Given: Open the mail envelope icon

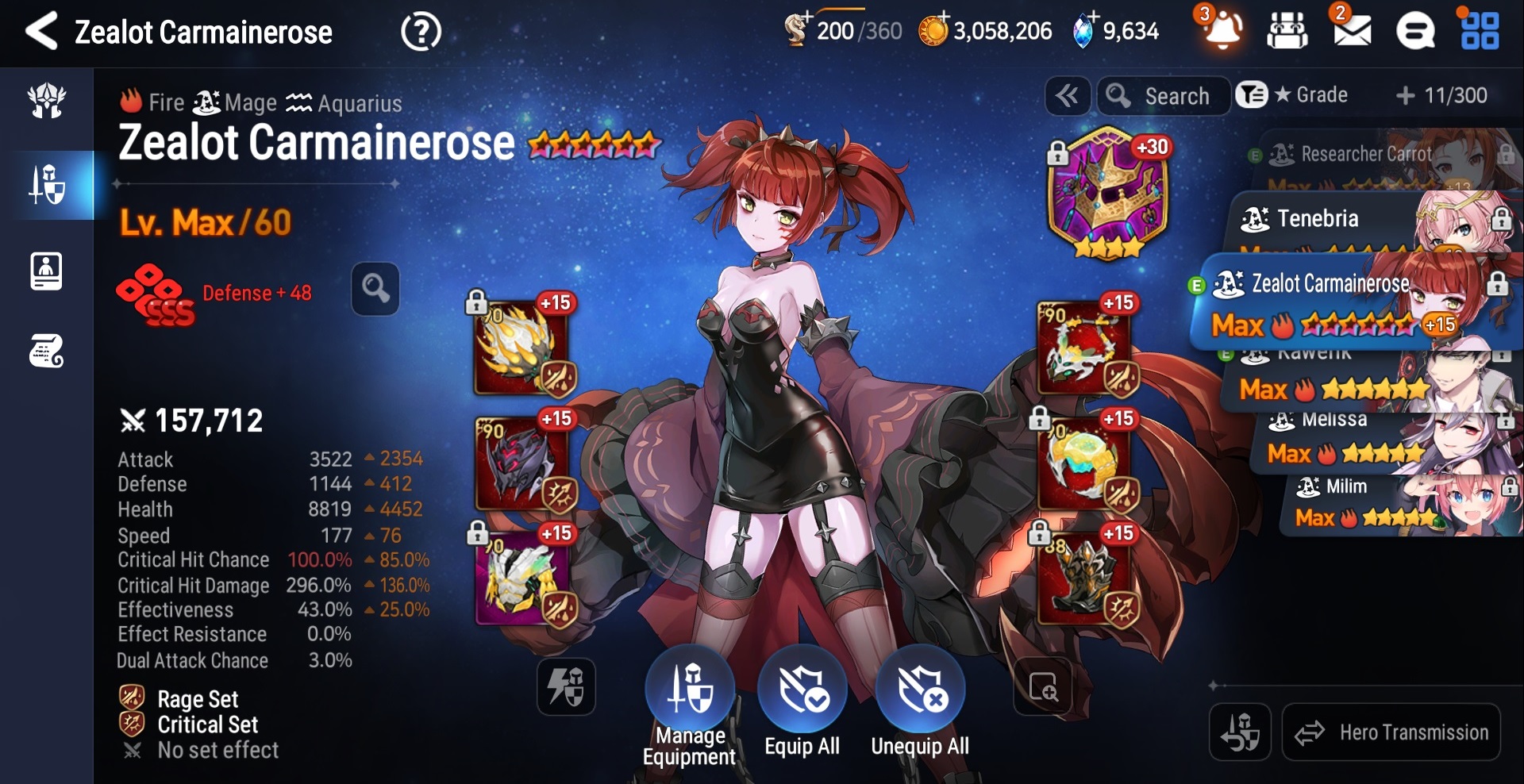Looking at the screenshot, I should (1352, 32).
